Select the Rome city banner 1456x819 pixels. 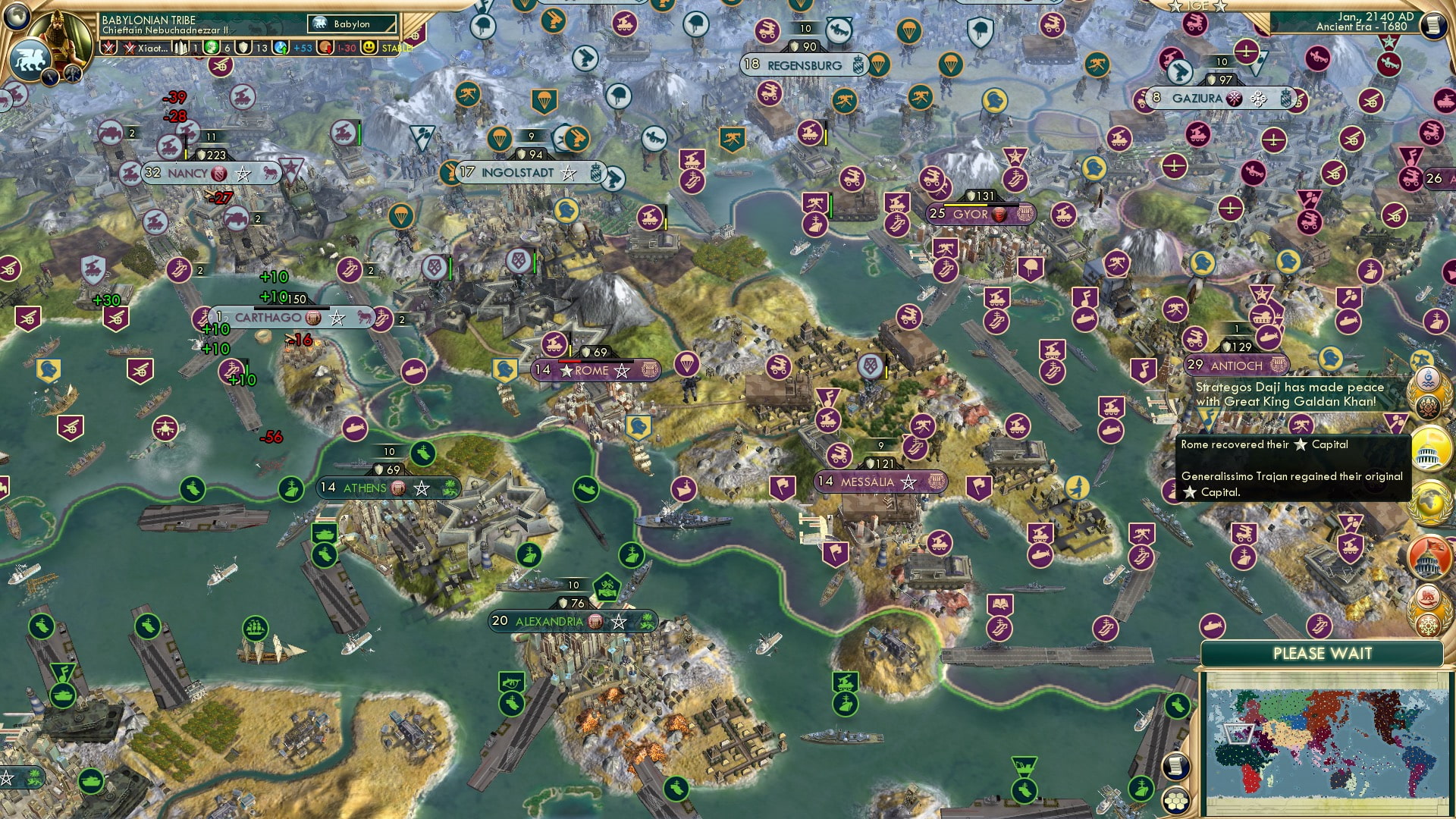pos(595,371)
